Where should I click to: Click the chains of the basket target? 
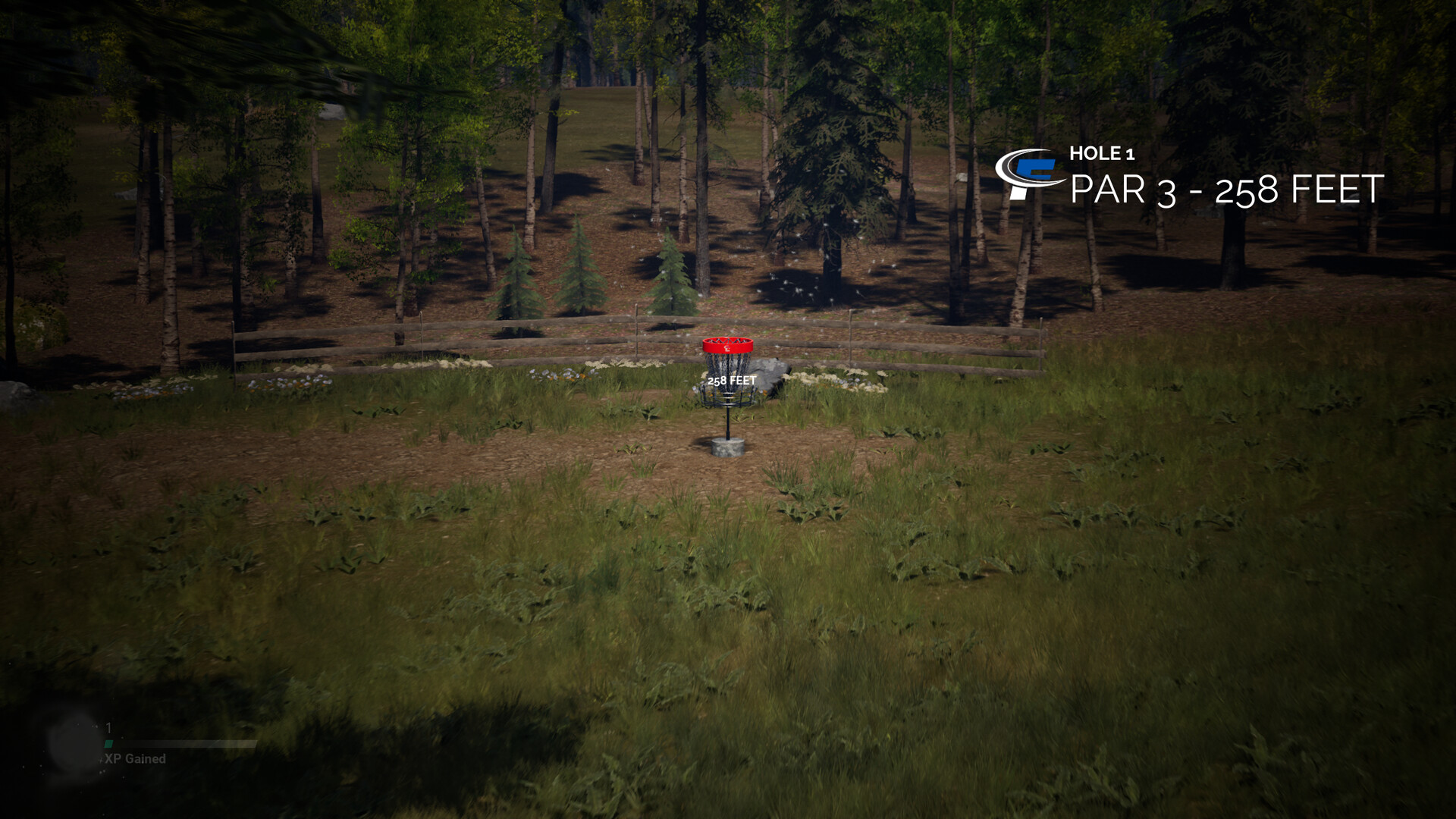726,366
